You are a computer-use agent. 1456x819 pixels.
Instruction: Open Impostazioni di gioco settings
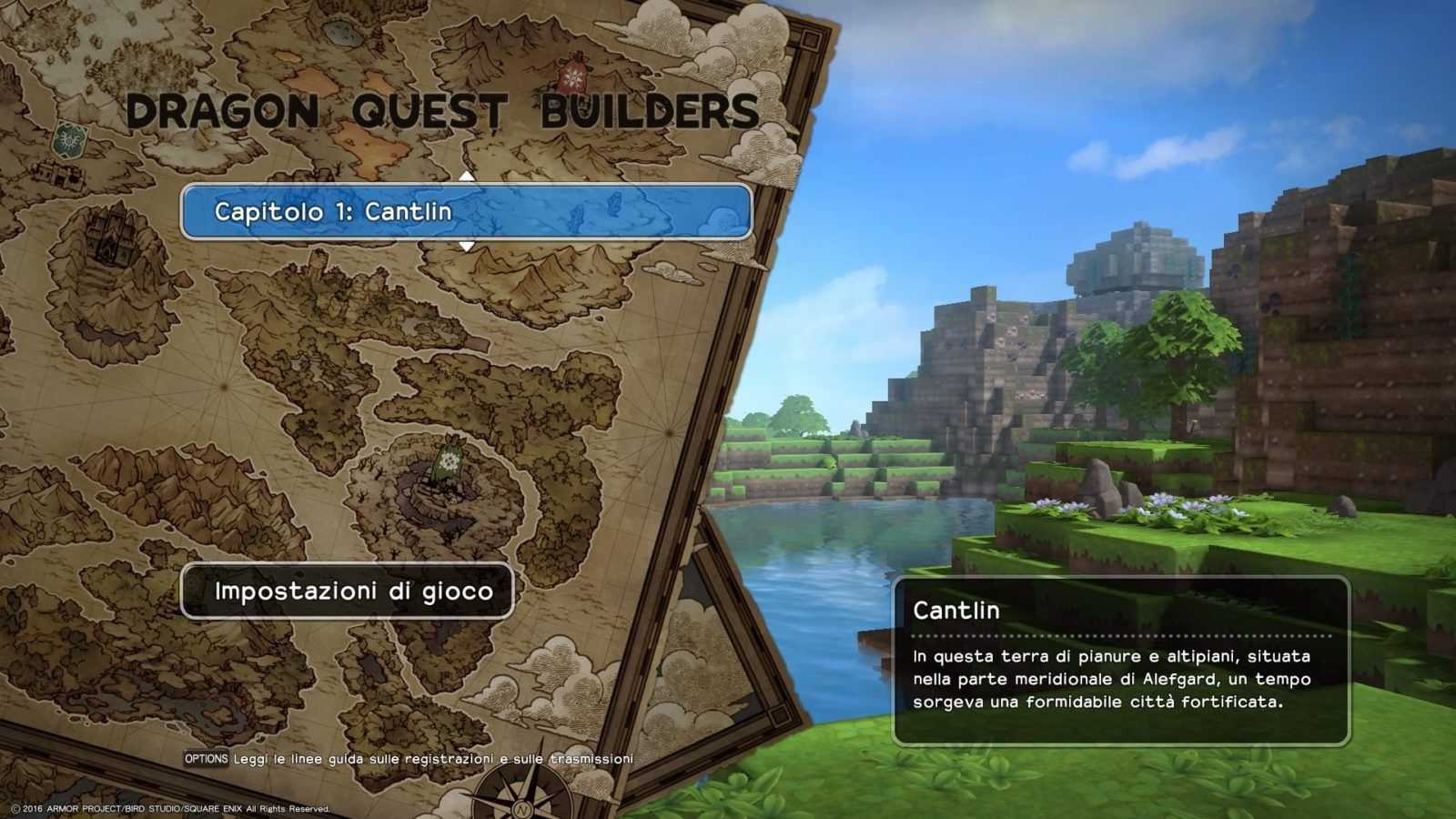click(348, 591)
